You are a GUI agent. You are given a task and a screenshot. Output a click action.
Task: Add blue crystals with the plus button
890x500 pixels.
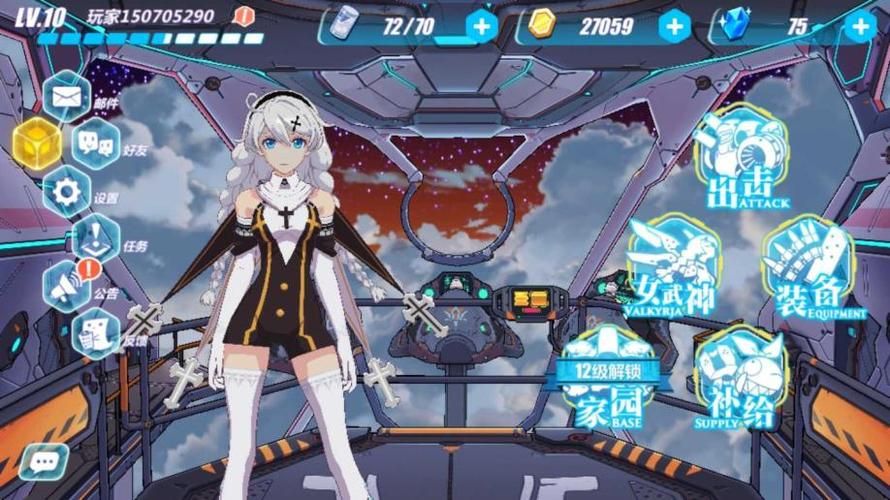(x=859, y=26)
